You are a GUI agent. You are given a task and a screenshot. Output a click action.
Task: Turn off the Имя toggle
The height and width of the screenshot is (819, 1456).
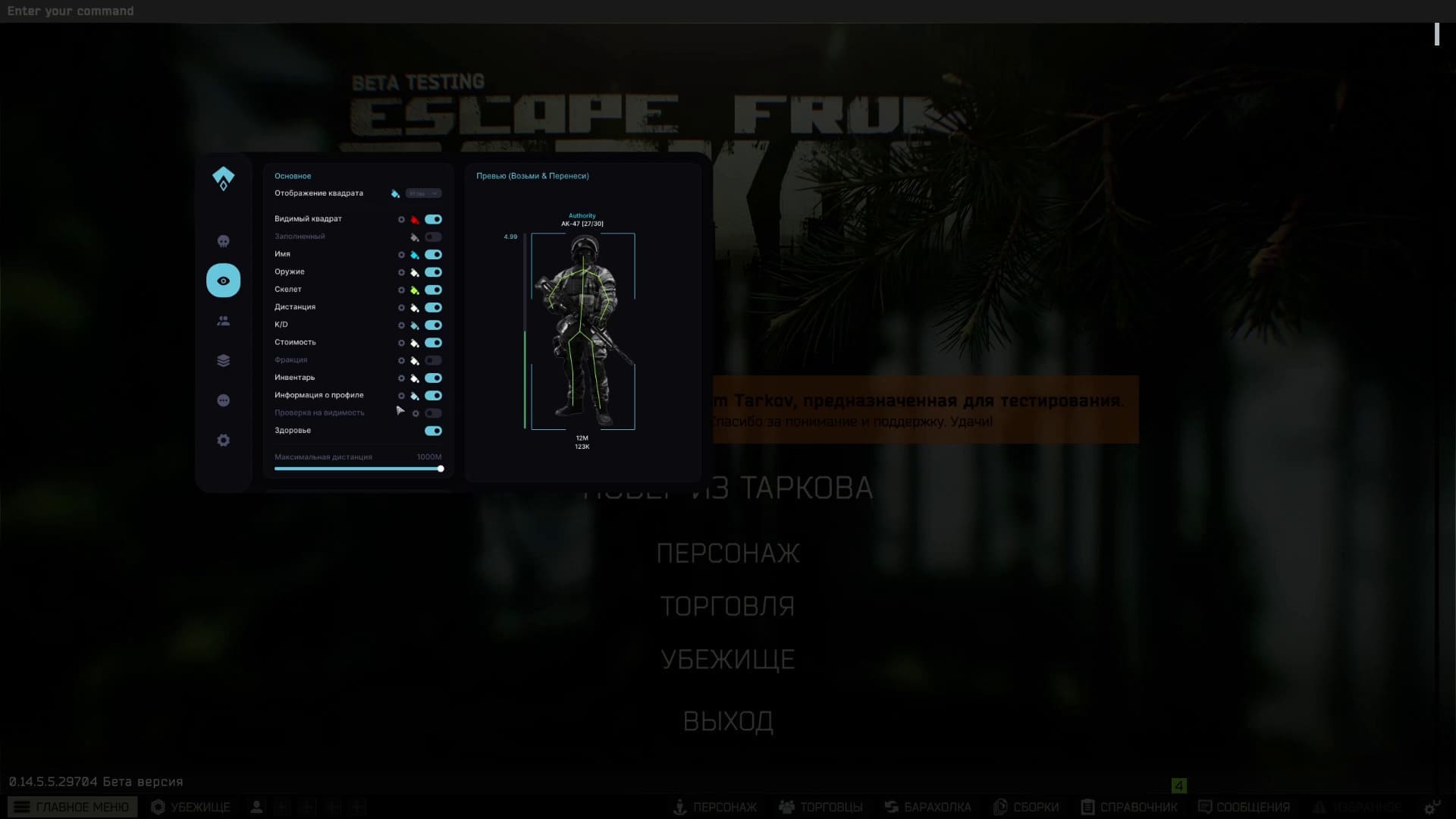(433, 255)
